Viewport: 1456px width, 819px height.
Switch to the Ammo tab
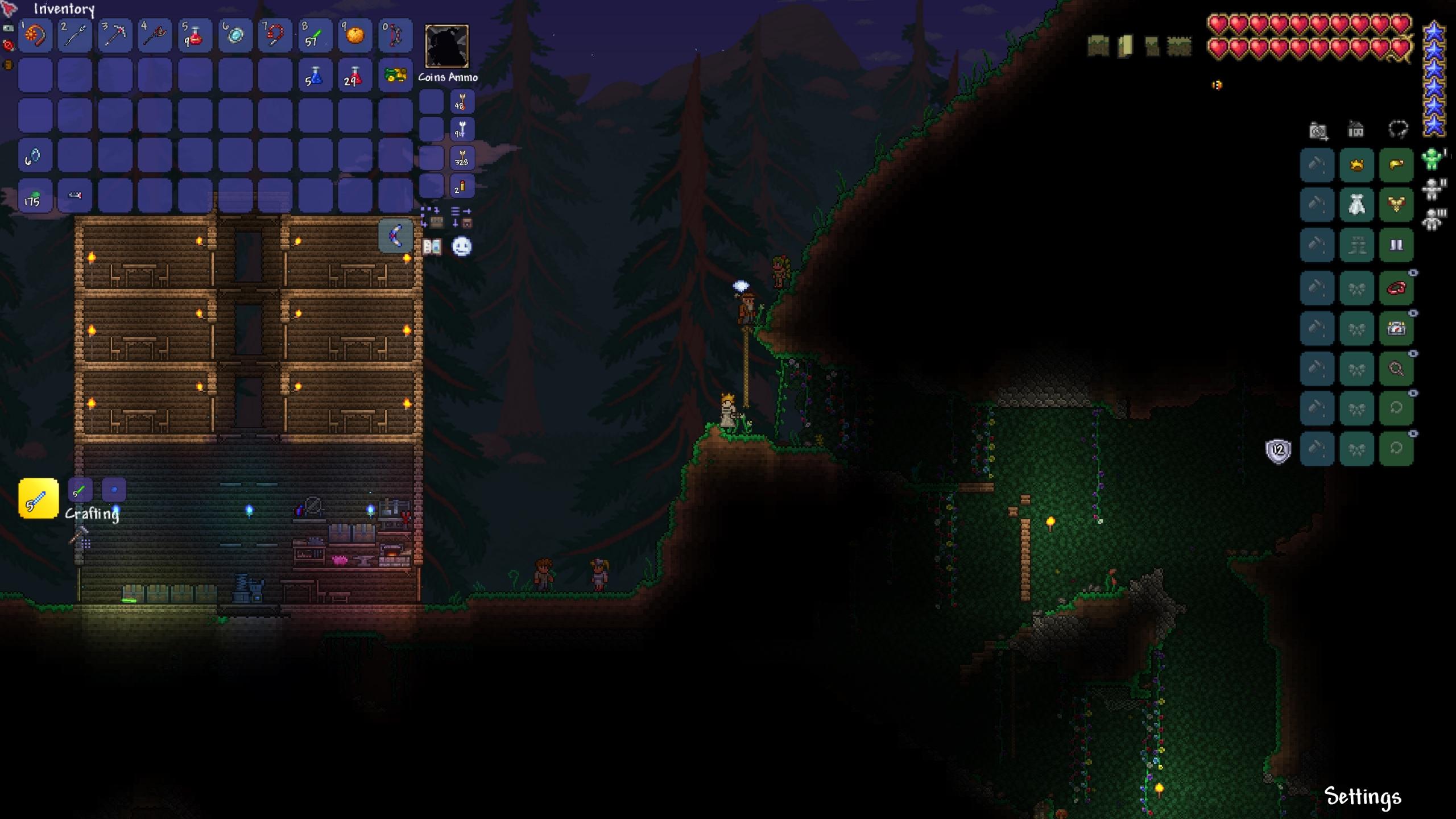click(464, 78)
